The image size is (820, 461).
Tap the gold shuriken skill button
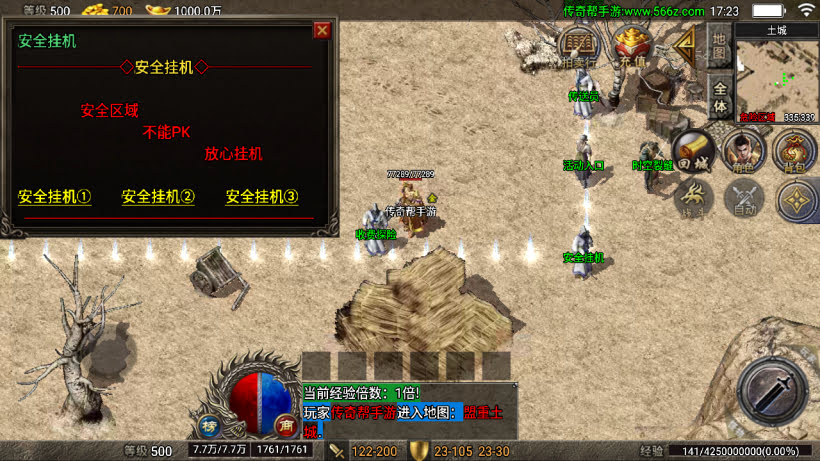(796, 199)
